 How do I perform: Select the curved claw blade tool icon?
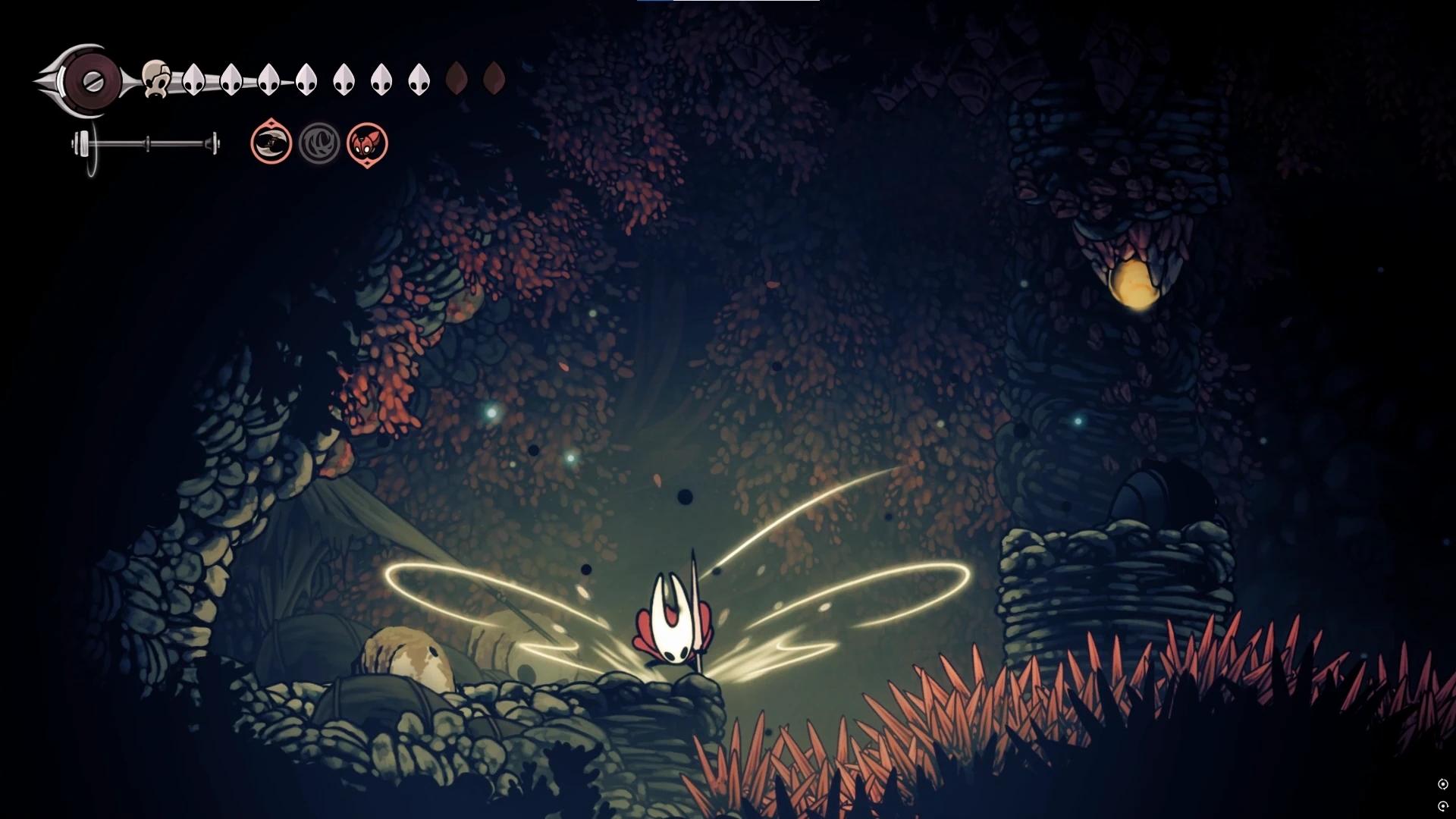[x=271, y=143]
